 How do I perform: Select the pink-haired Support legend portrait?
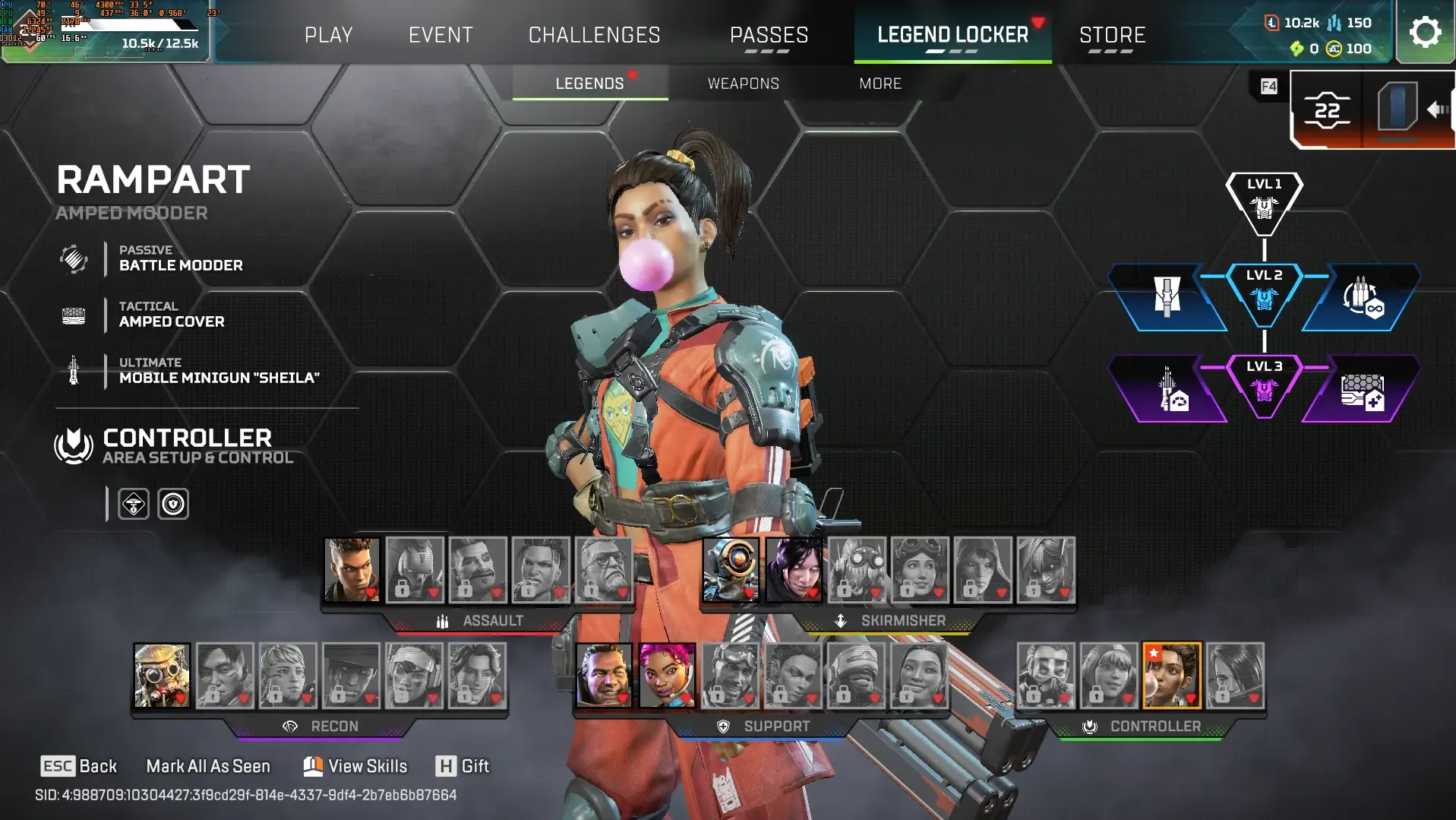[667, 676]
